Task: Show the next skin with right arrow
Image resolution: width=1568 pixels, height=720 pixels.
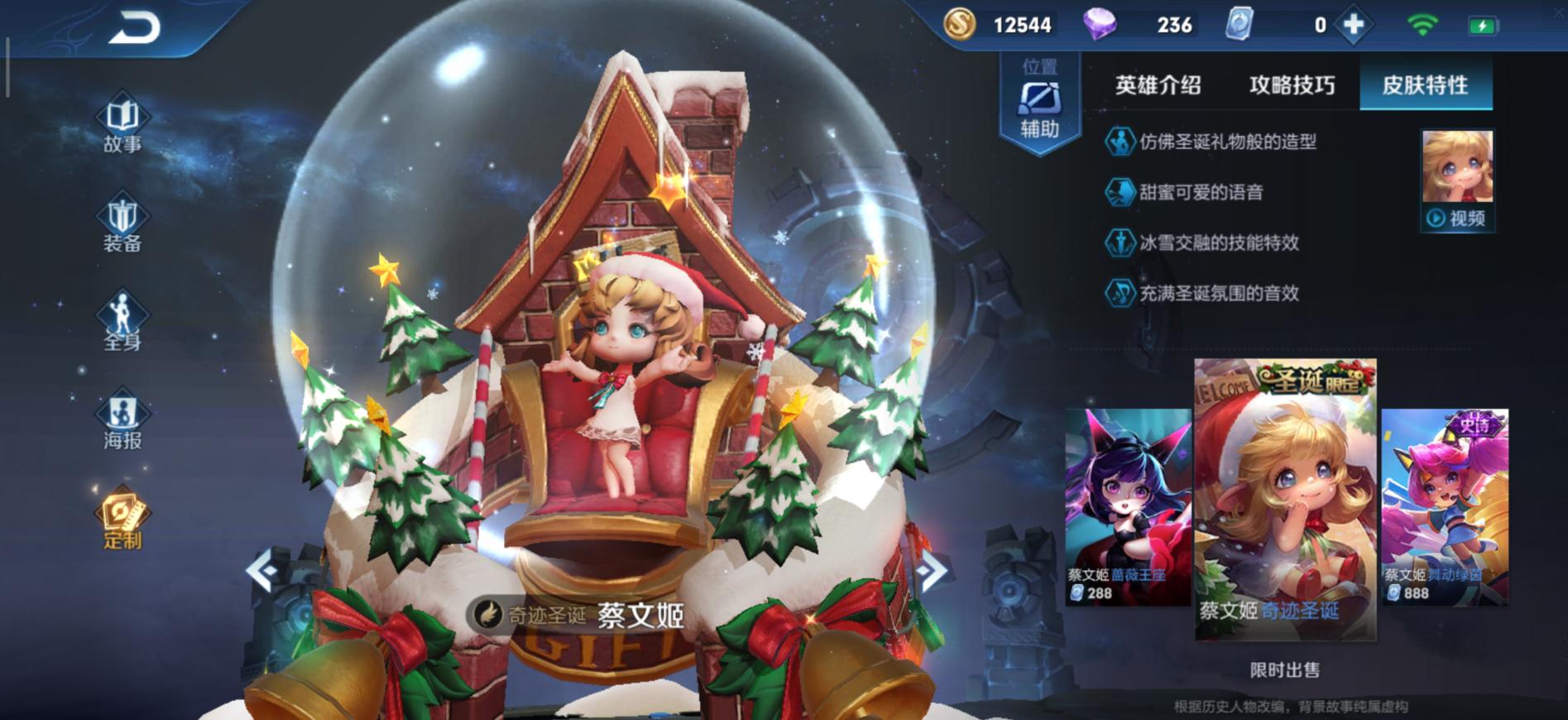Action: click(933, 569)
